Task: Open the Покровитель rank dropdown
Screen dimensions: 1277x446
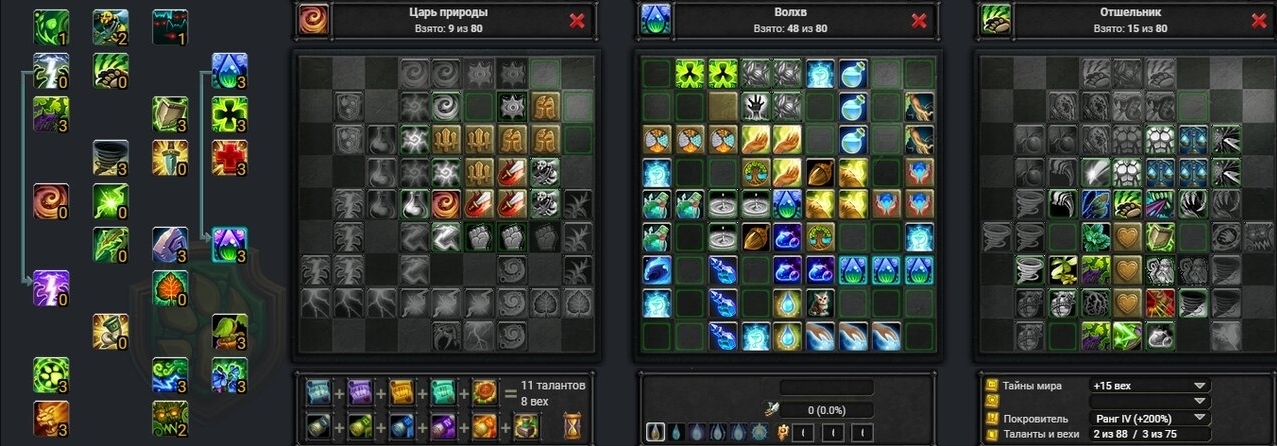Action: [1198, 418]
